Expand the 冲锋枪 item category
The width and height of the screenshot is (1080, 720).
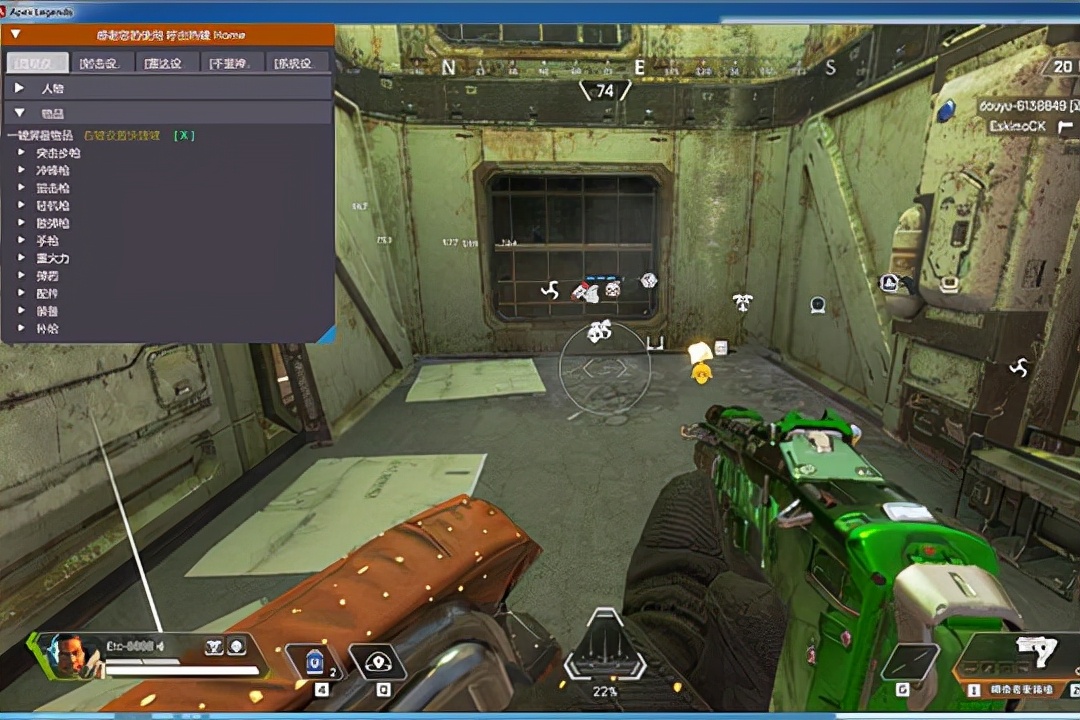pyautogui.click(x=22, y=171)
